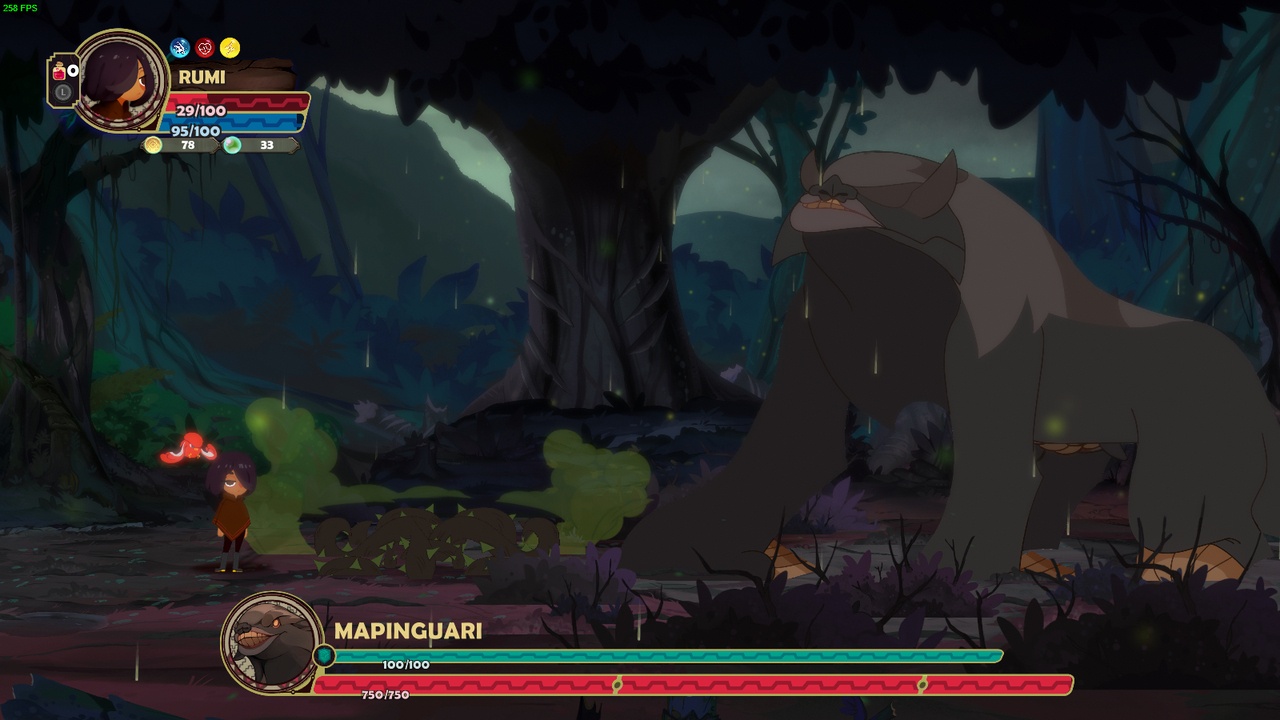Click the Mapinguari boss portrait
This screenshot has width=1280, height=720.
[x=271, y=642]
